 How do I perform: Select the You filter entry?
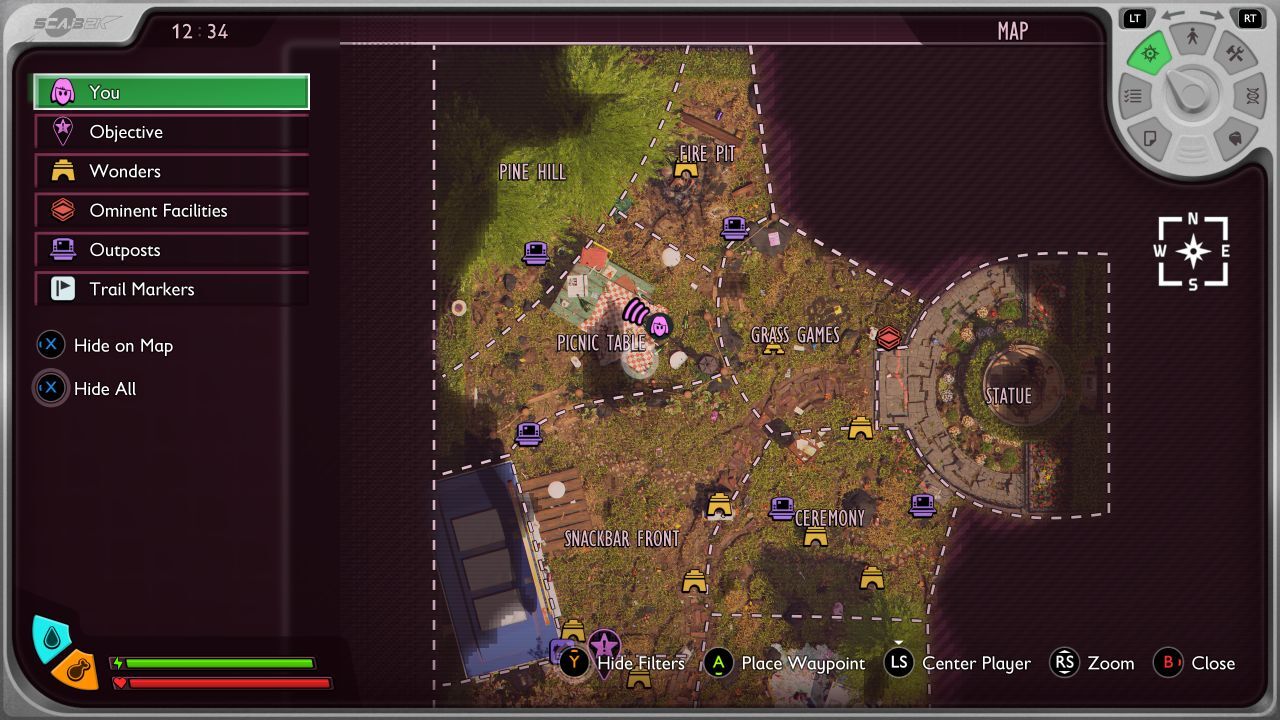[171, 92]
